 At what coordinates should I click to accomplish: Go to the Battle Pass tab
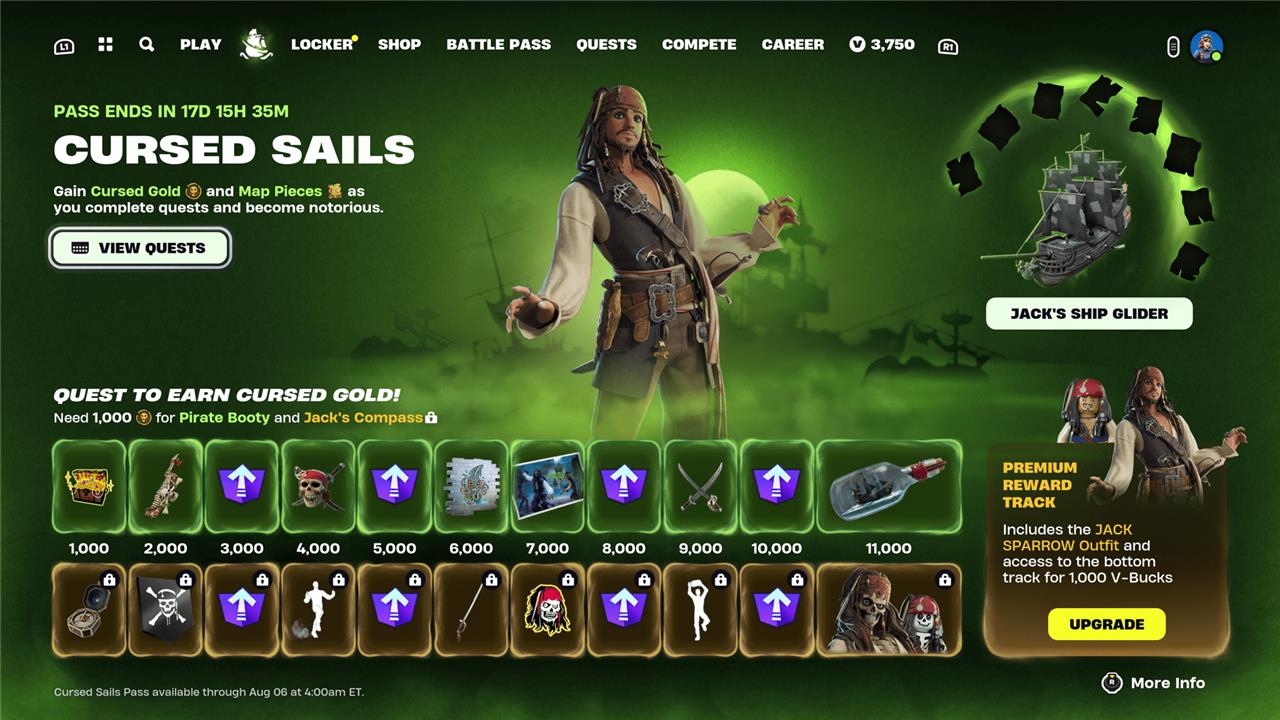click(498, 44)
